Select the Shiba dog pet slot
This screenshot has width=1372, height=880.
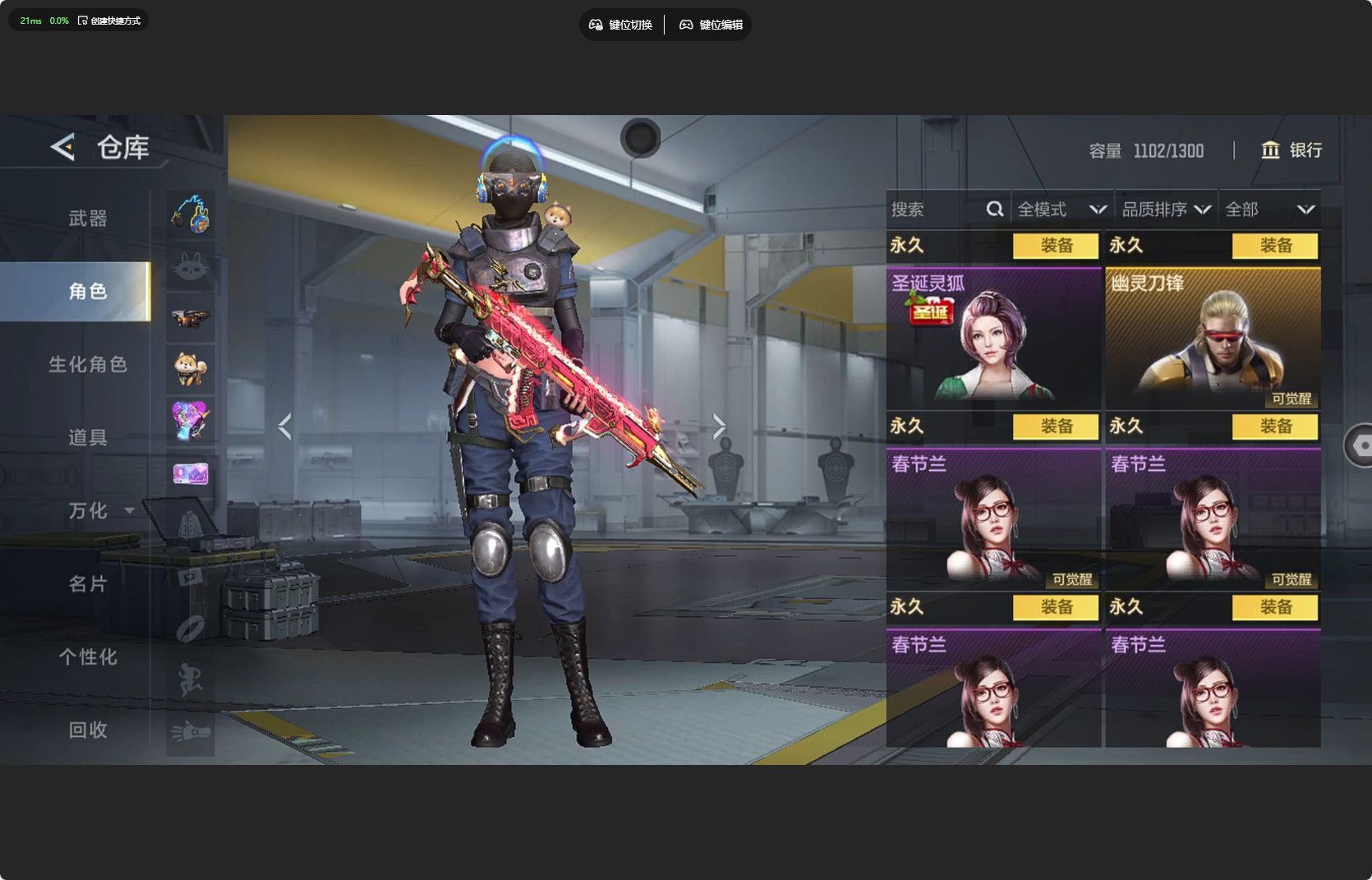pos(191,368)
